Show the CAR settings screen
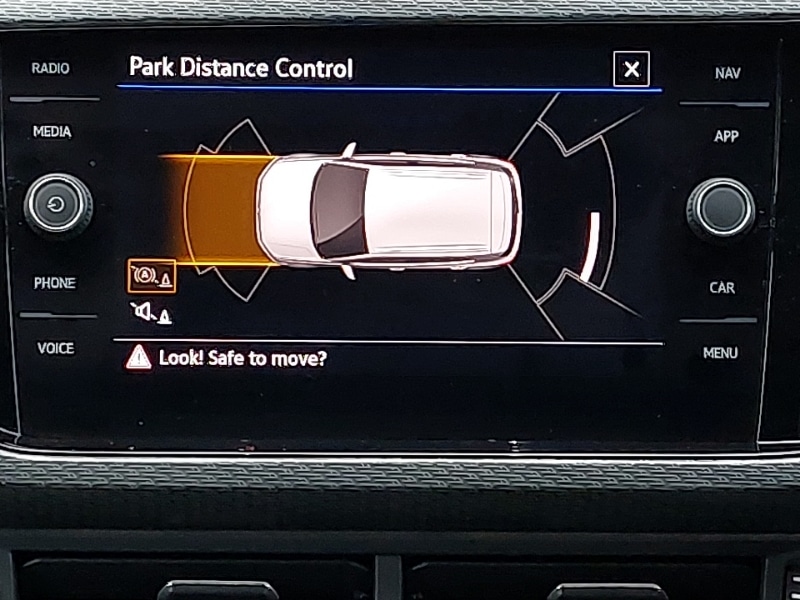Image resolution: width=800 pixels, height=600 pixels. pyautogui.click(x=722, y=287)
